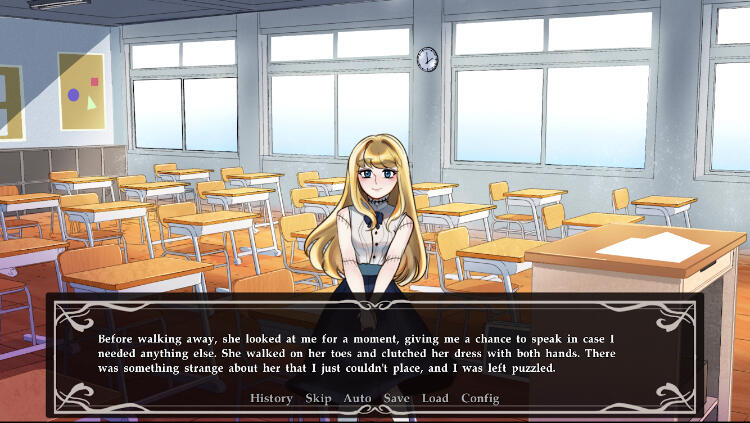Screen dimensions: 750x423
Task: Open the Save menu
Action: click(x=396, y=398)
